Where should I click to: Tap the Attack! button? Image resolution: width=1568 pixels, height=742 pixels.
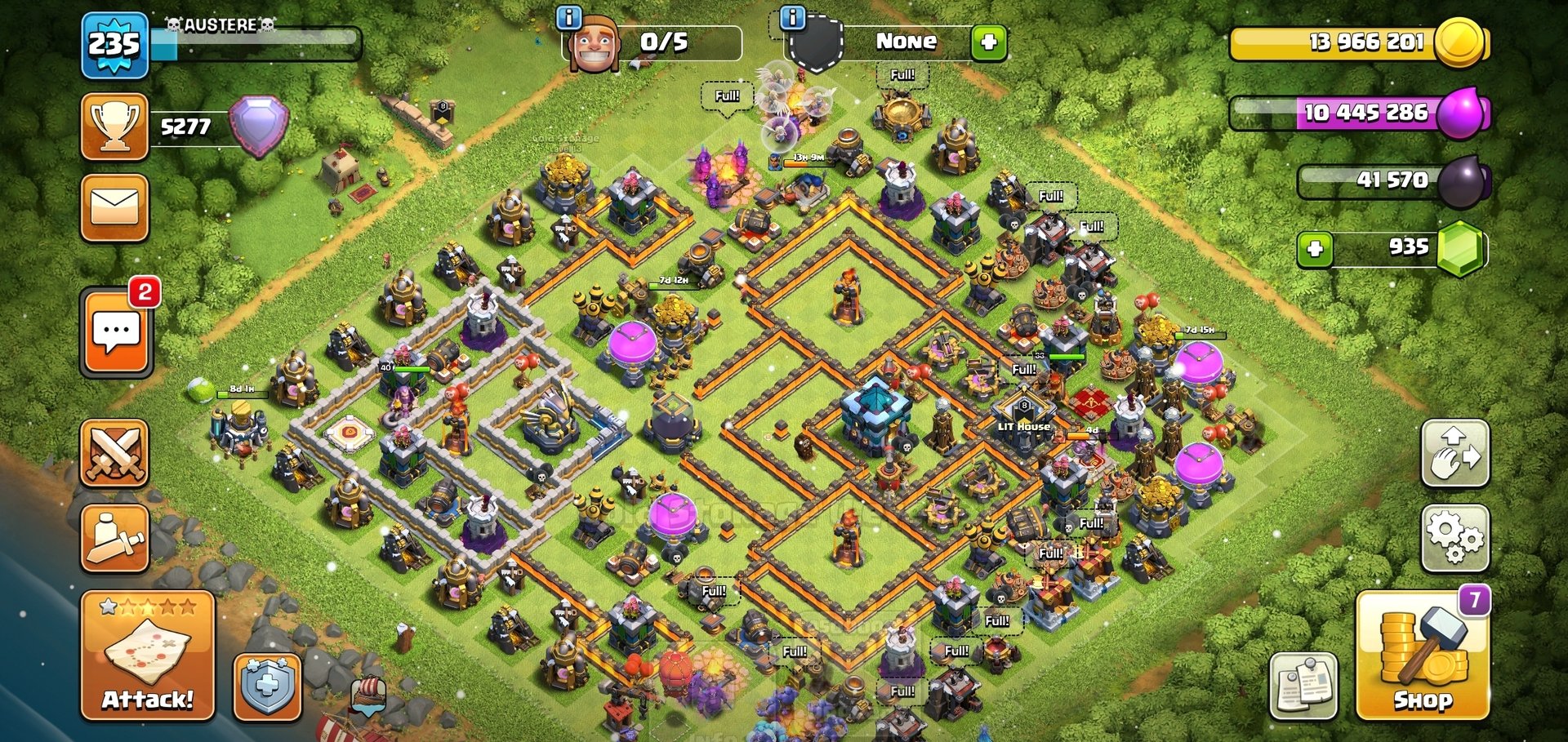[x=148, y=655]
